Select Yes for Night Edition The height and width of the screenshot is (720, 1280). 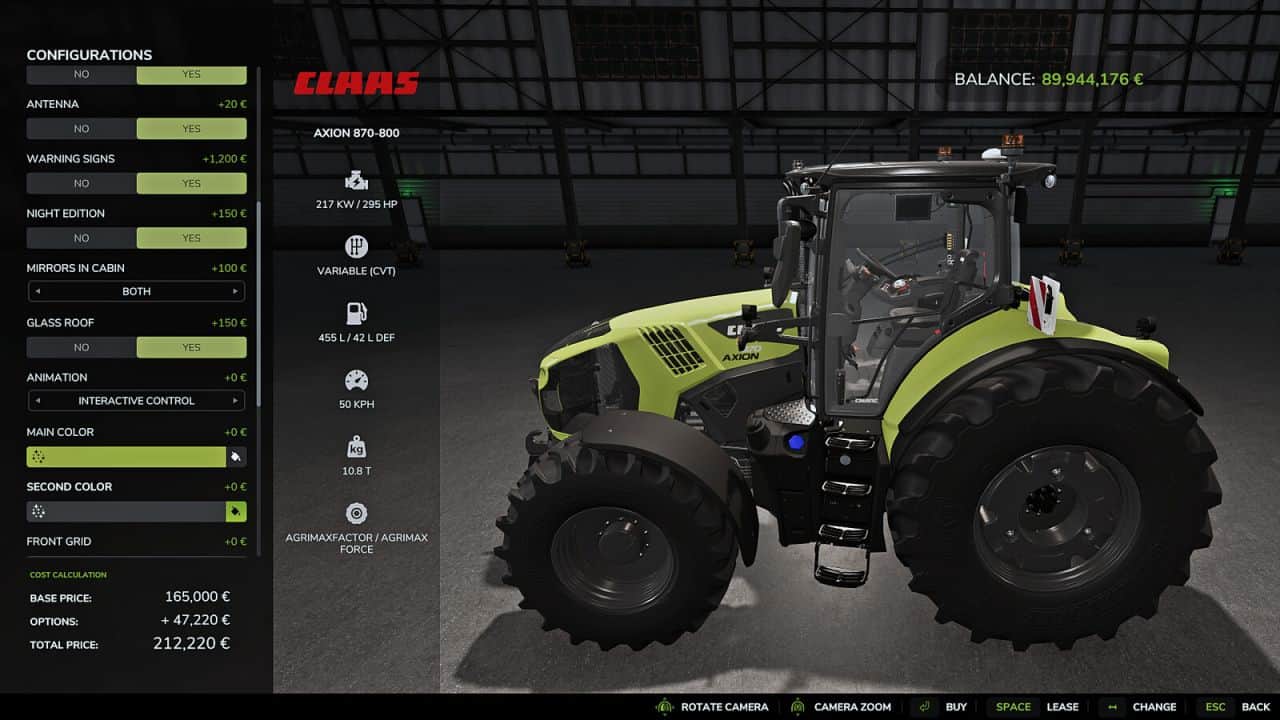pyautogui.click(x=191, y=238)
